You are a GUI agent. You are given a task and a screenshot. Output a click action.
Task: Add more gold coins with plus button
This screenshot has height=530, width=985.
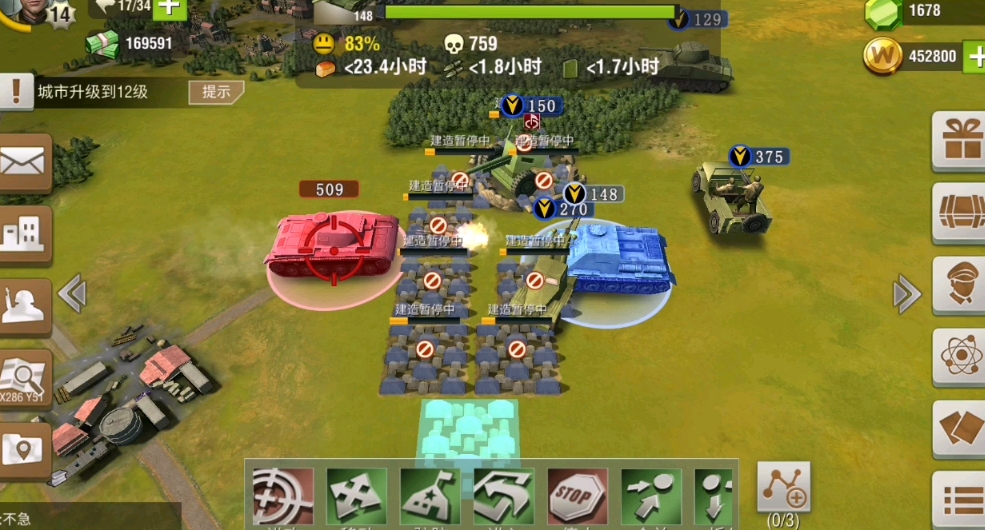[x=975, y=57]
